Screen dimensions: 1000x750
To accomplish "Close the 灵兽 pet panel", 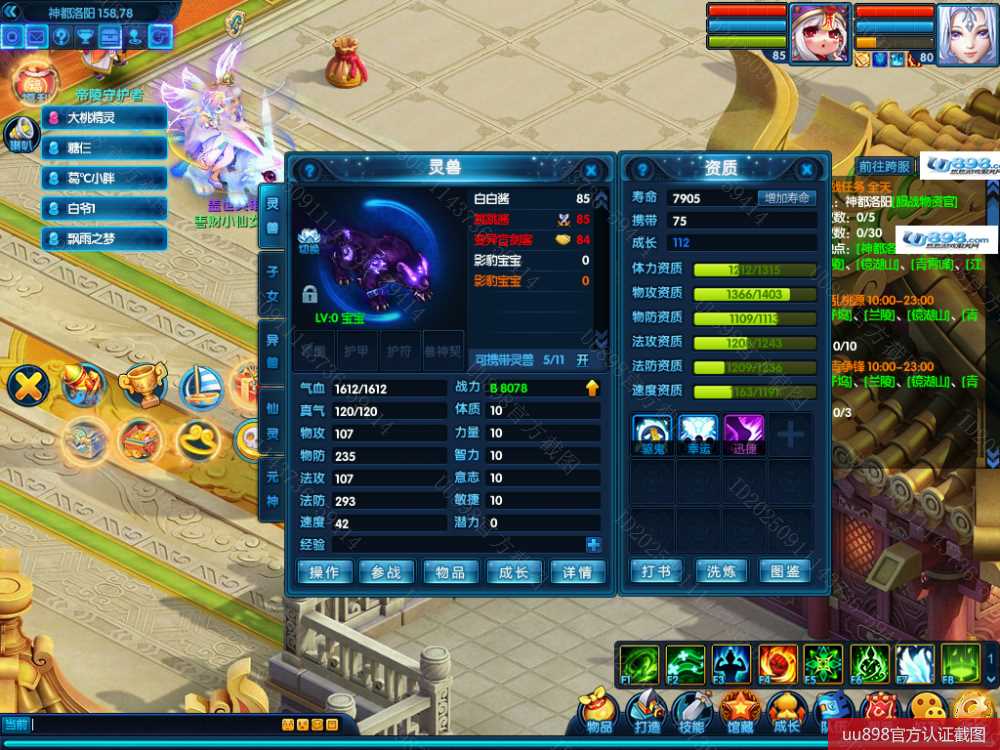I will [x=591, y=170].
